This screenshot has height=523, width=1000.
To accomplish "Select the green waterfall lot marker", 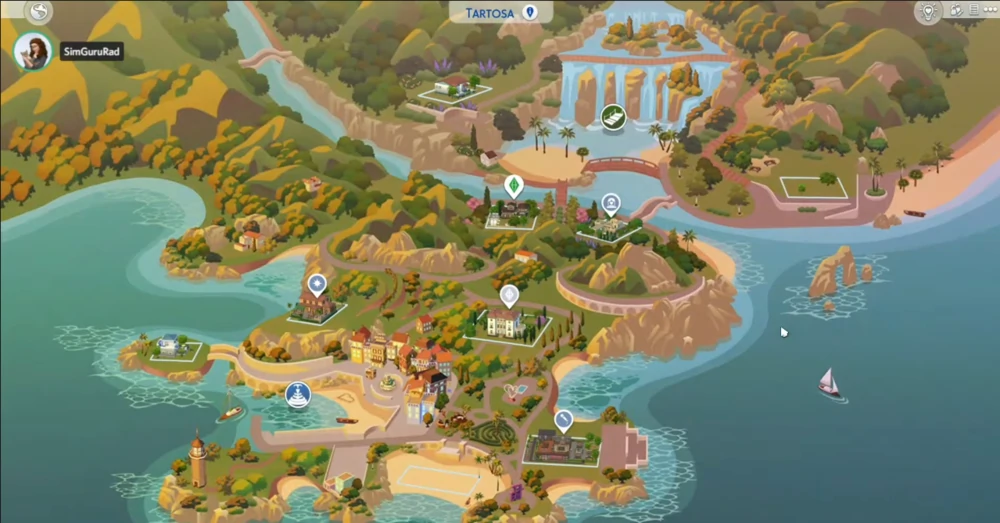I will [612, 116].
